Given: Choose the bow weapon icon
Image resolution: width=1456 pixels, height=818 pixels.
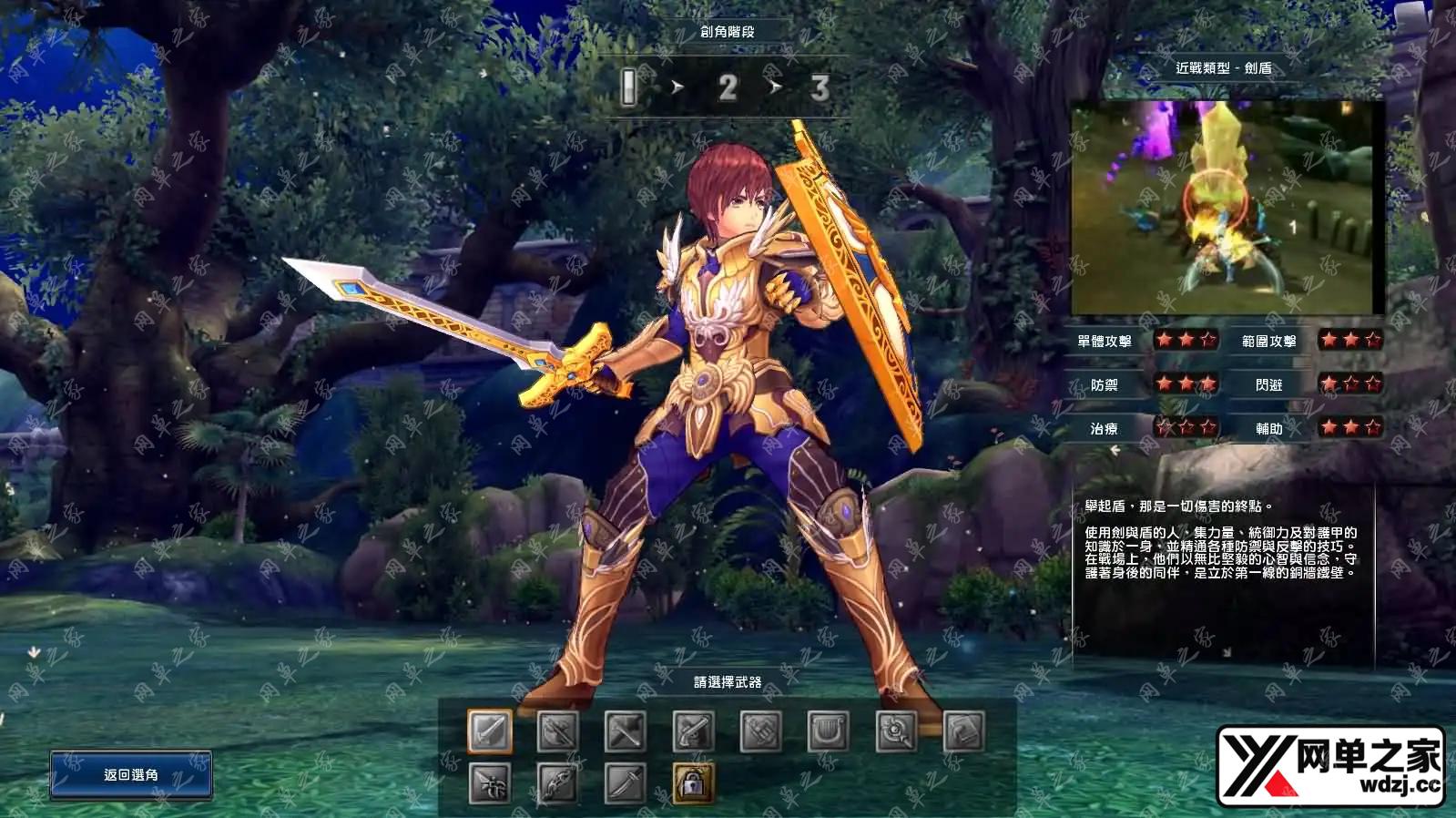Looking at the screenshot, I should (557, 783).
